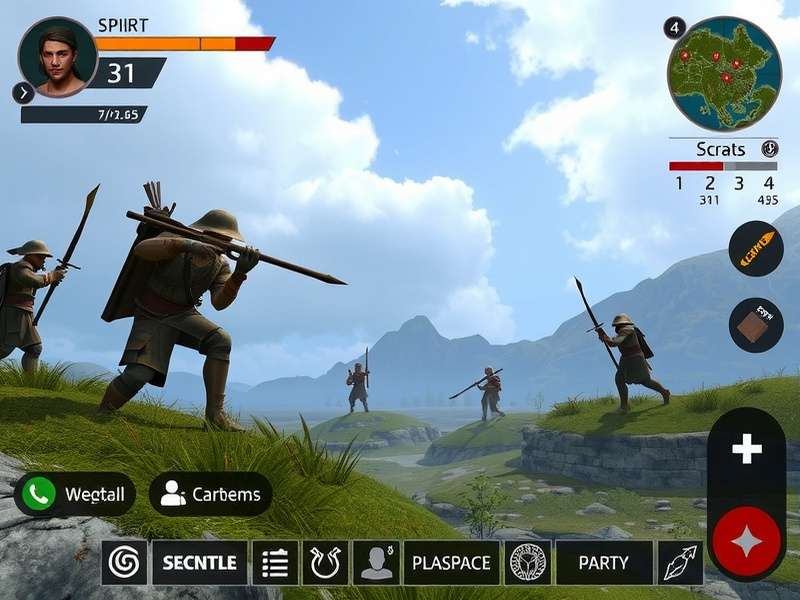Image resolution: width=800 pixels, height=600 pixels.
Task: Open the PARTY menu
Action: [x=604, y=563]
